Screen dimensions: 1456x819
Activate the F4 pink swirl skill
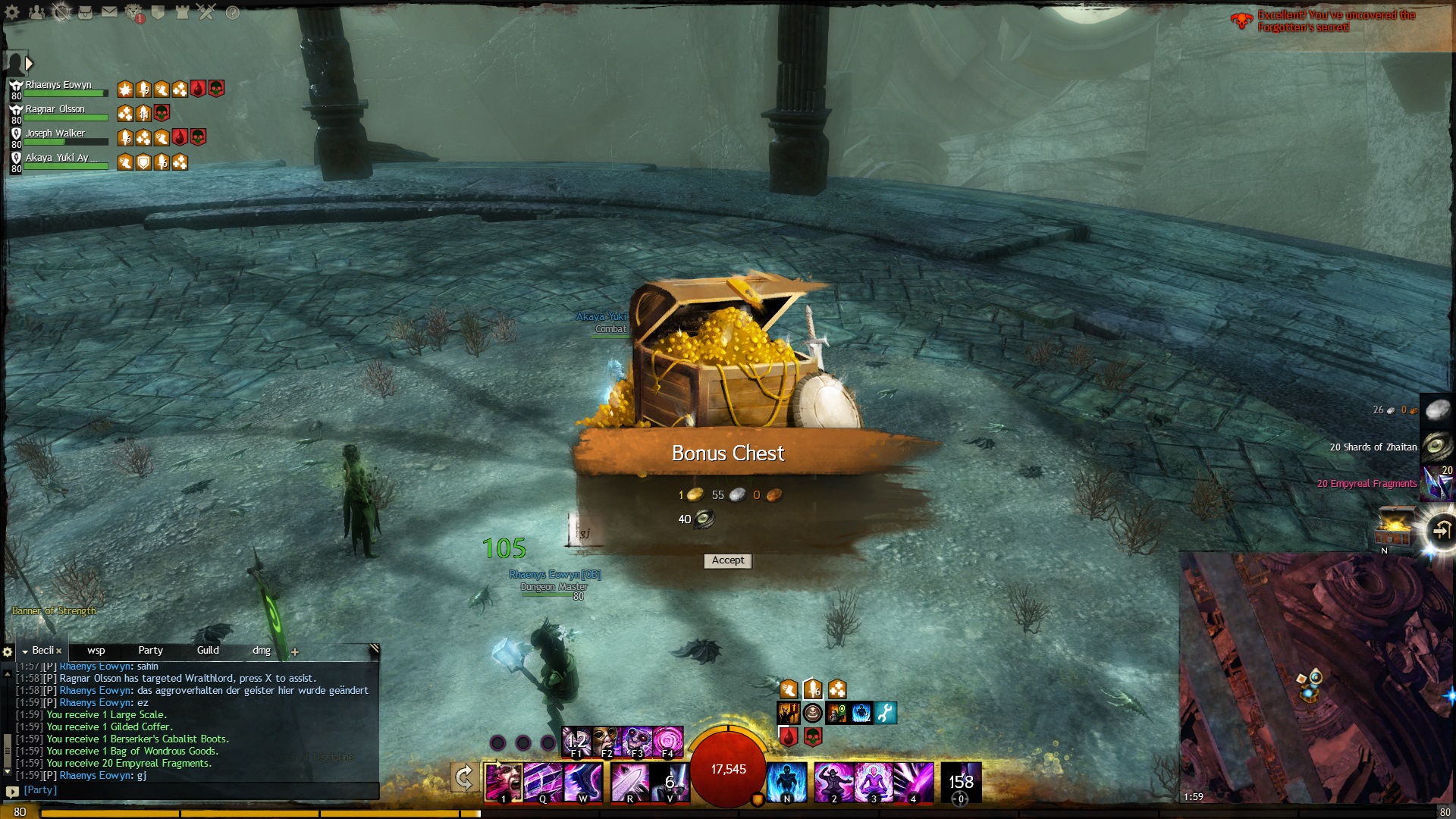click(668, 741)
